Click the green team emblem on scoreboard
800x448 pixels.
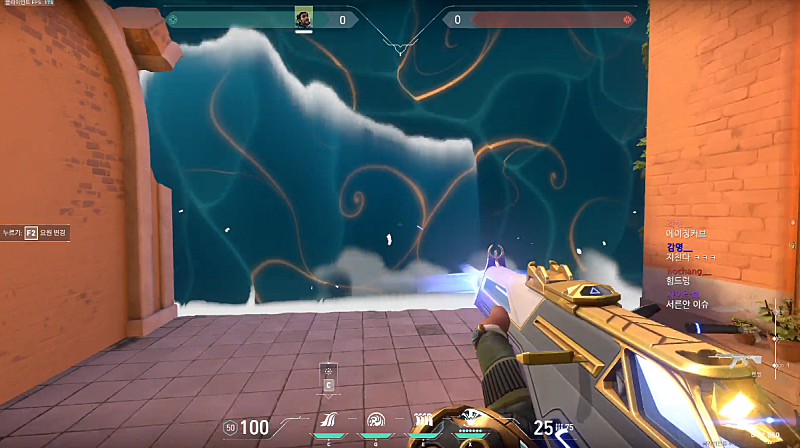[x=172, y=19]
